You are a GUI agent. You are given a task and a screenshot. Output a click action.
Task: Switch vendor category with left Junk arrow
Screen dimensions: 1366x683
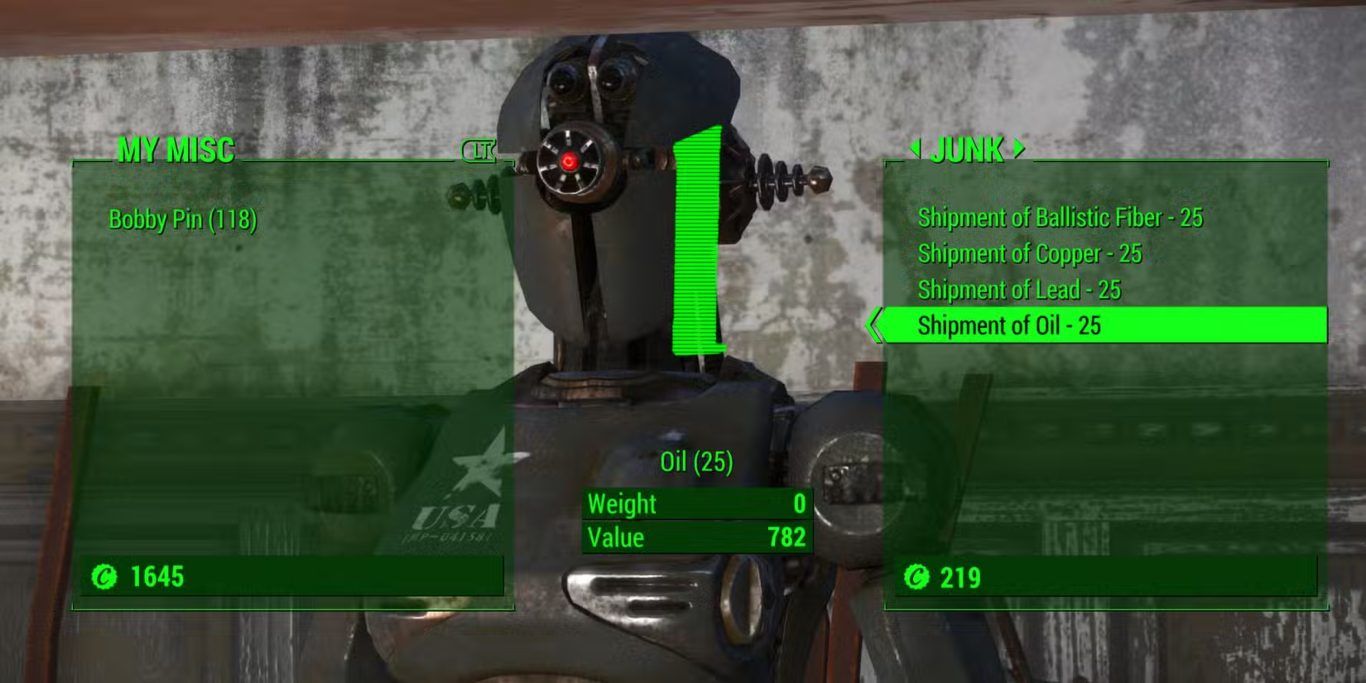coord(914,150)
